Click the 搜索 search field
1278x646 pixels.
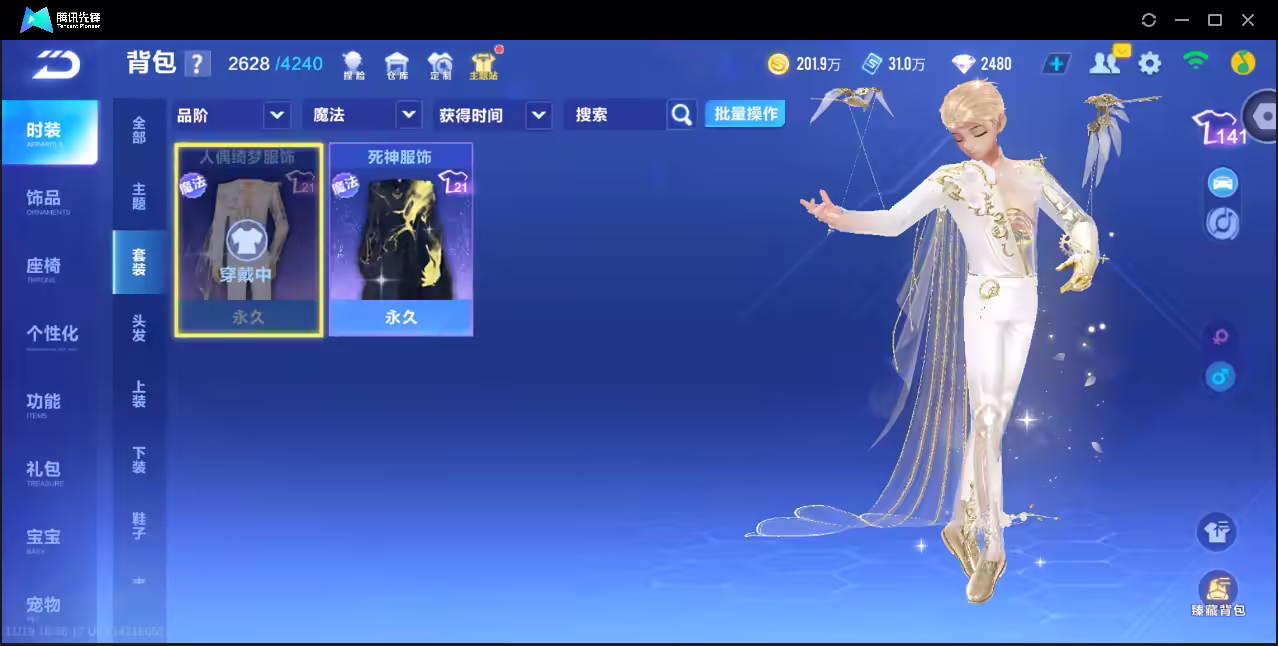(612, 115)
